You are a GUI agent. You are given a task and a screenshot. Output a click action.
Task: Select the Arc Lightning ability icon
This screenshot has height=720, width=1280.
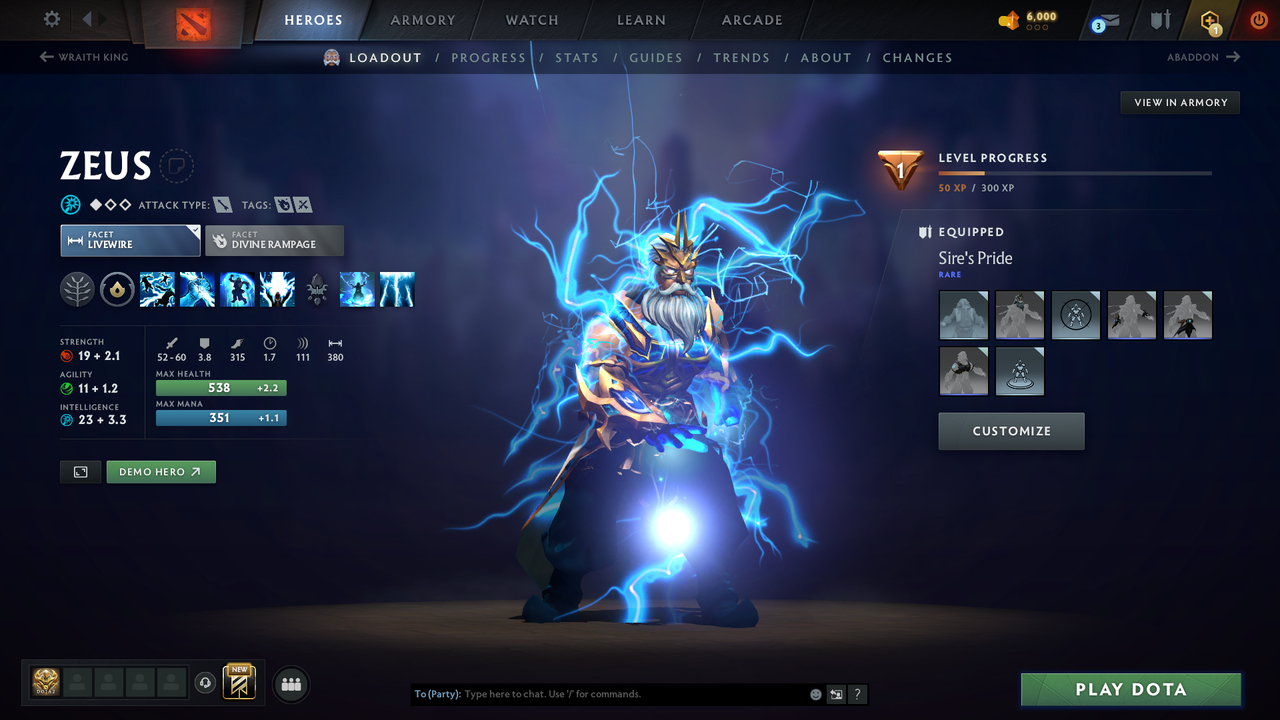coord(157,290)
